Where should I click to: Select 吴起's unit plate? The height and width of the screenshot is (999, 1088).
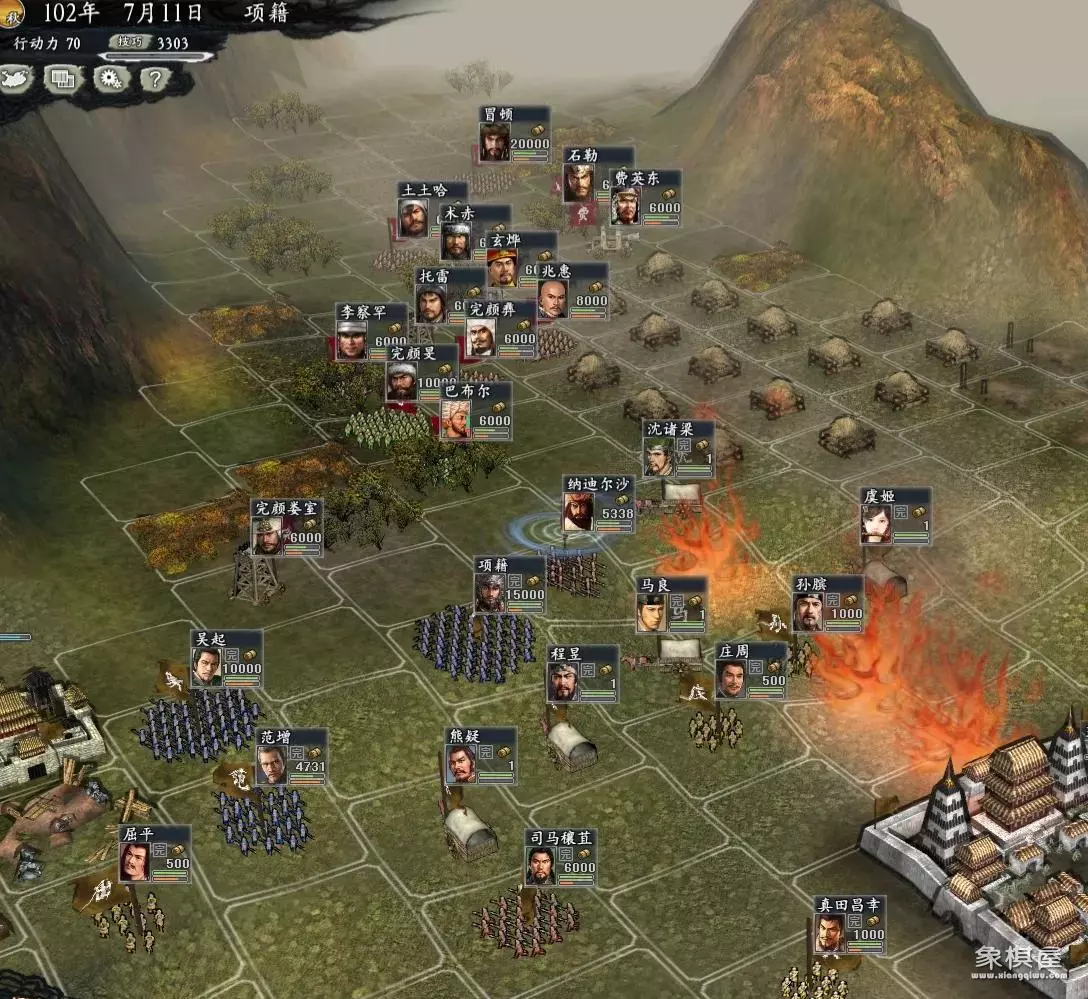click(227, 659)
